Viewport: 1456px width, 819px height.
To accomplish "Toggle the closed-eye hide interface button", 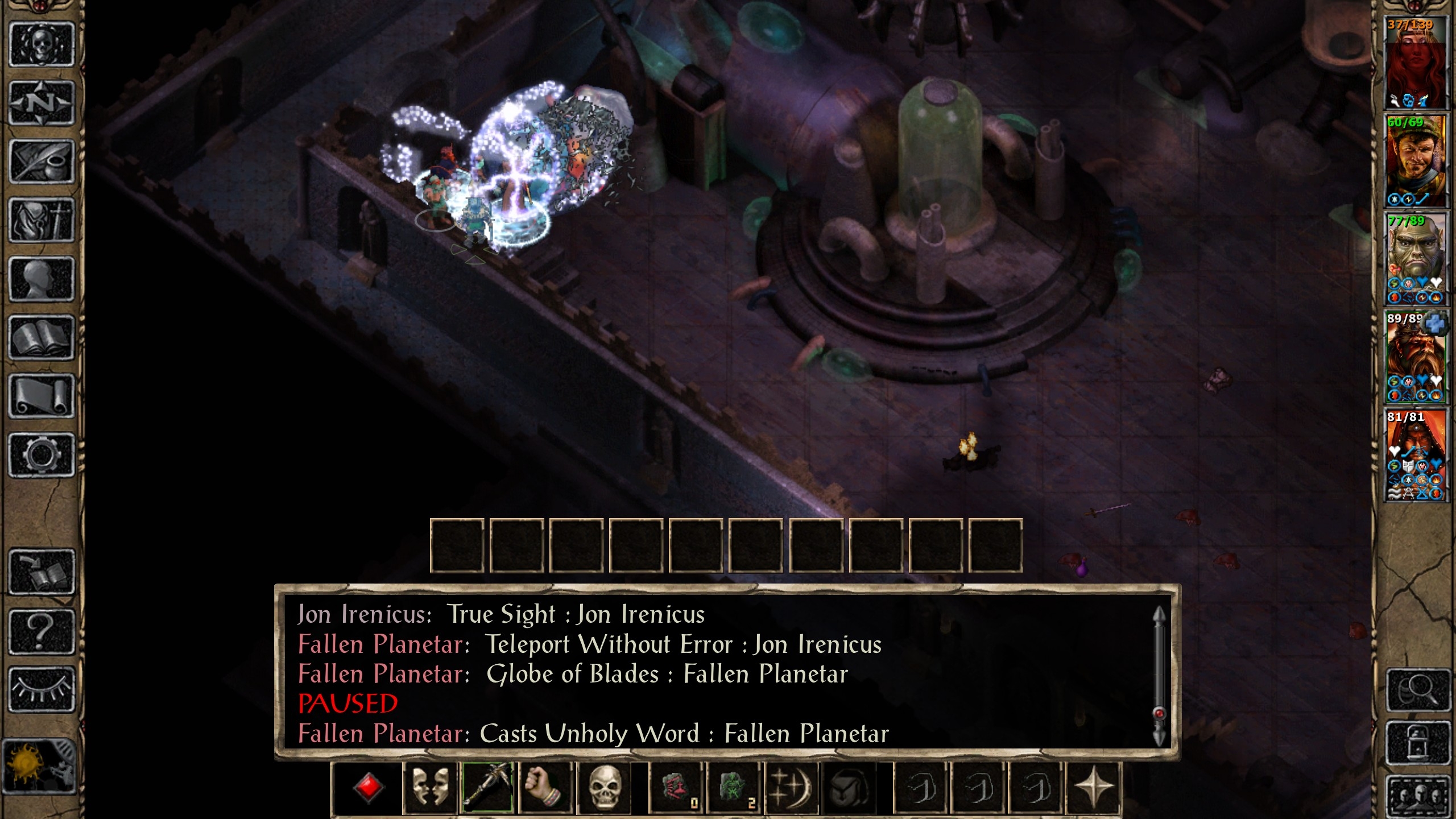I will pos(42,689).
